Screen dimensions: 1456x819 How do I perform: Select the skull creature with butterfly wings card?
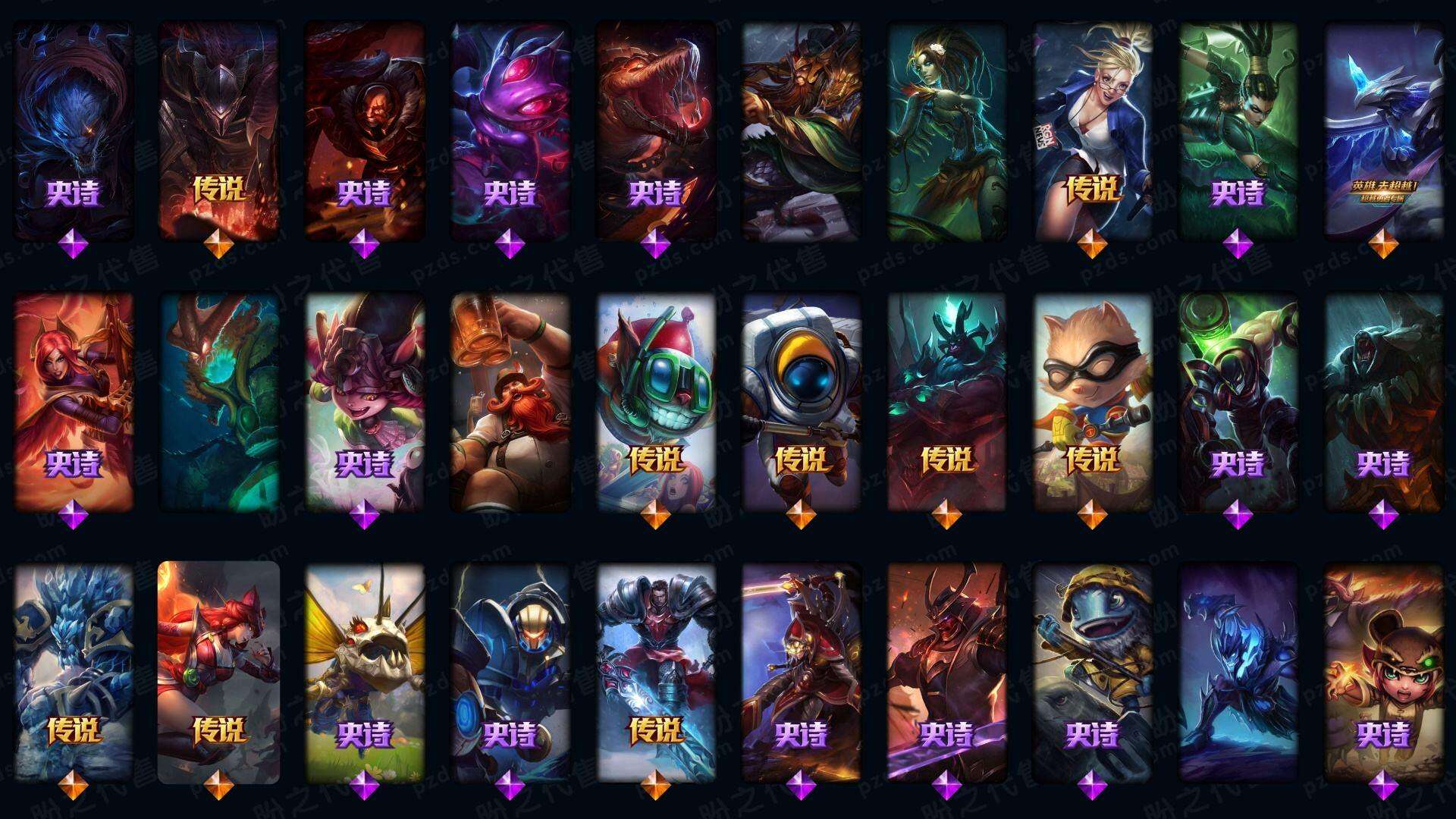[364, 671]
